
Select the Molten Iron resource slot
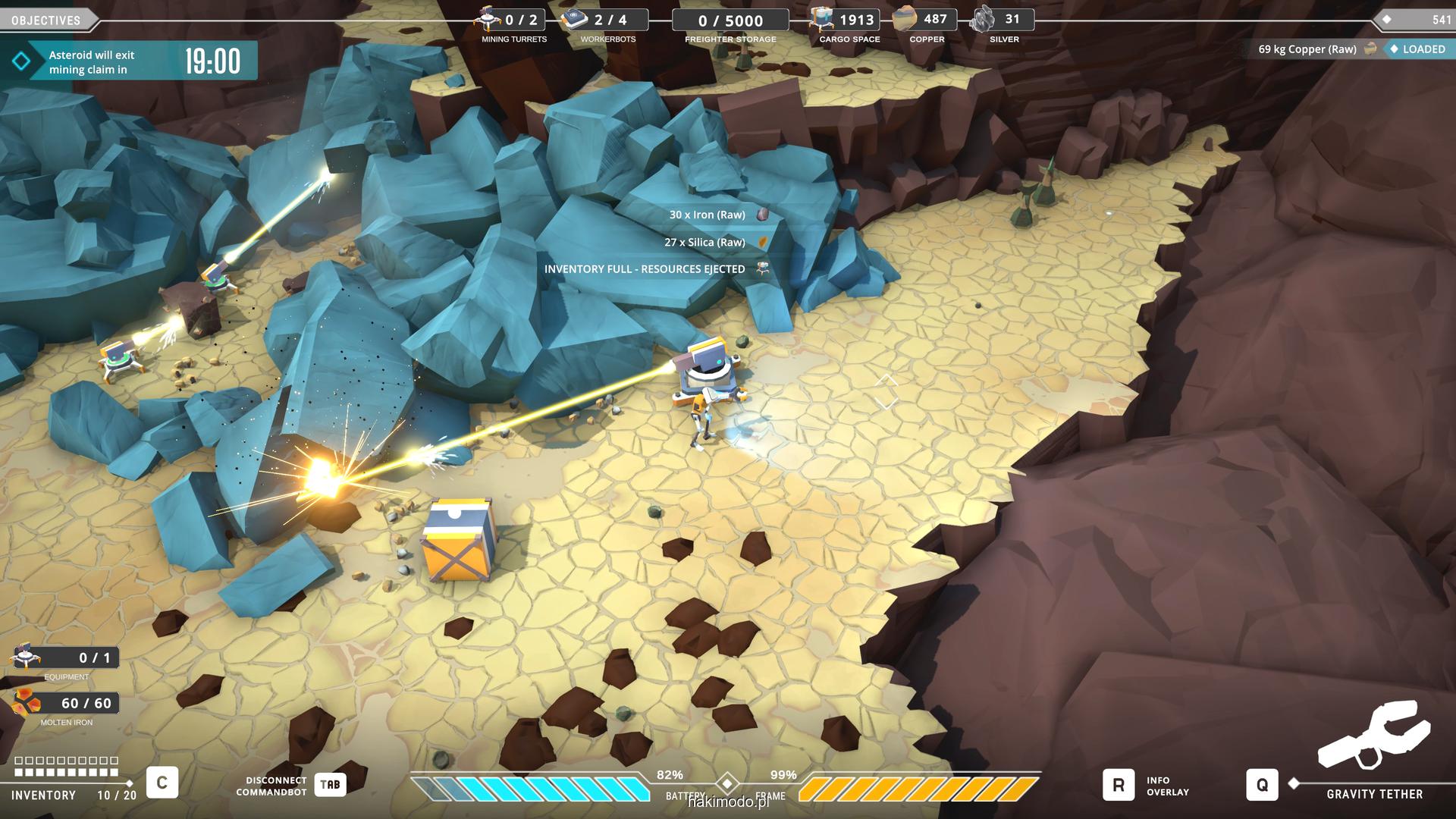point(28,703)
